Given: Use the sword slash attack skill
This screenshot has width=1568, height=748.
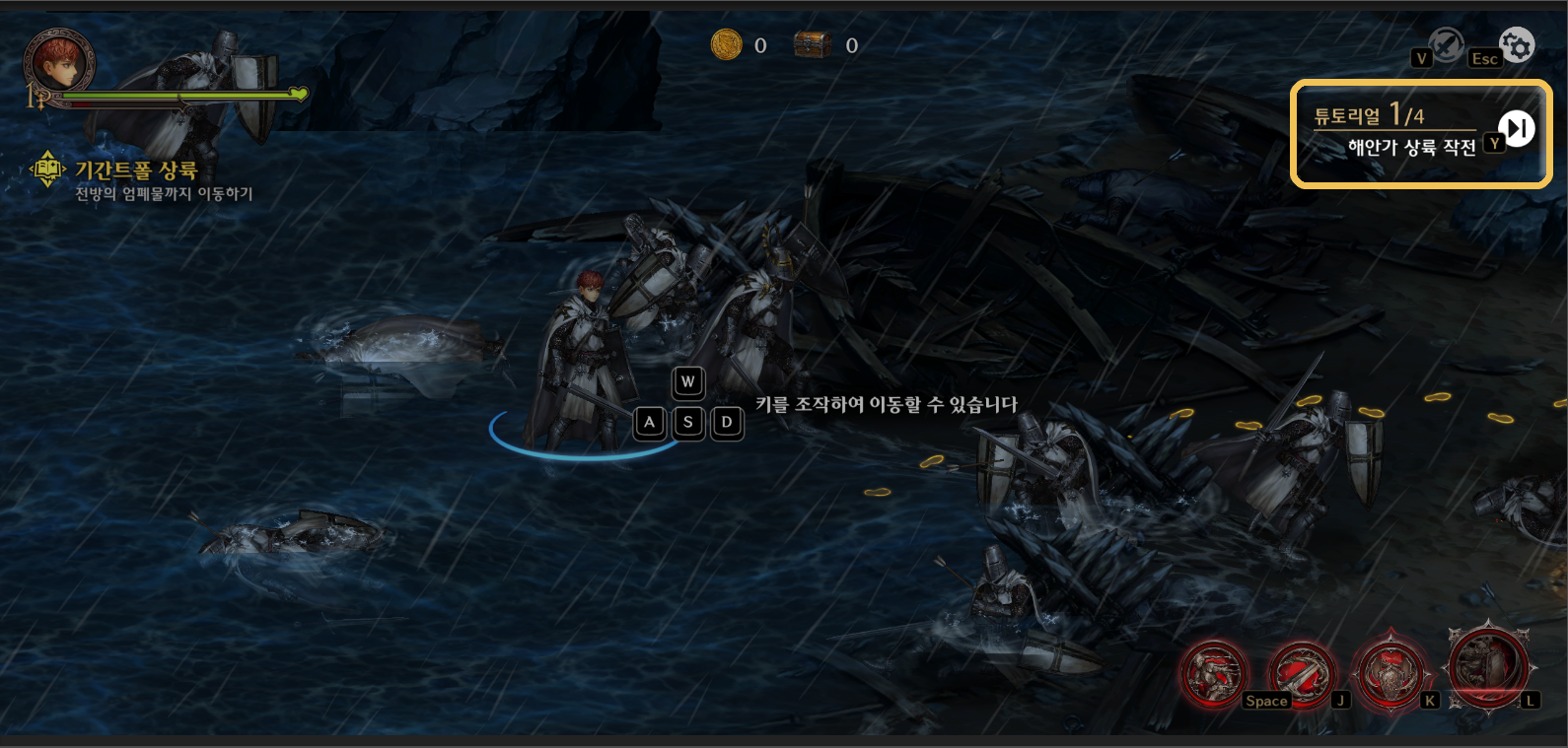Looking at the screenshot, I should click(1302, 674).
